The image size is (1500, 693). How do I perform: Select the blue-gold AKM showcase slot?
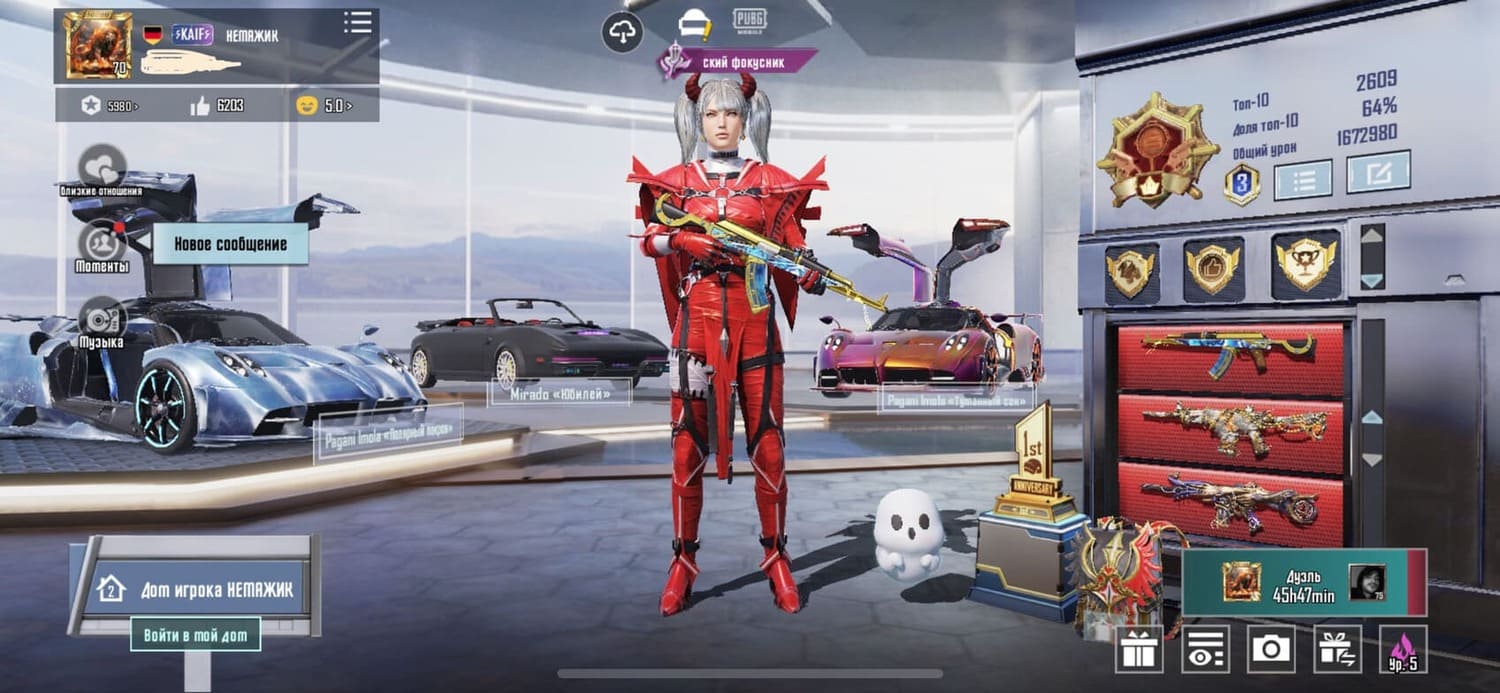[x=1230, y=355]
